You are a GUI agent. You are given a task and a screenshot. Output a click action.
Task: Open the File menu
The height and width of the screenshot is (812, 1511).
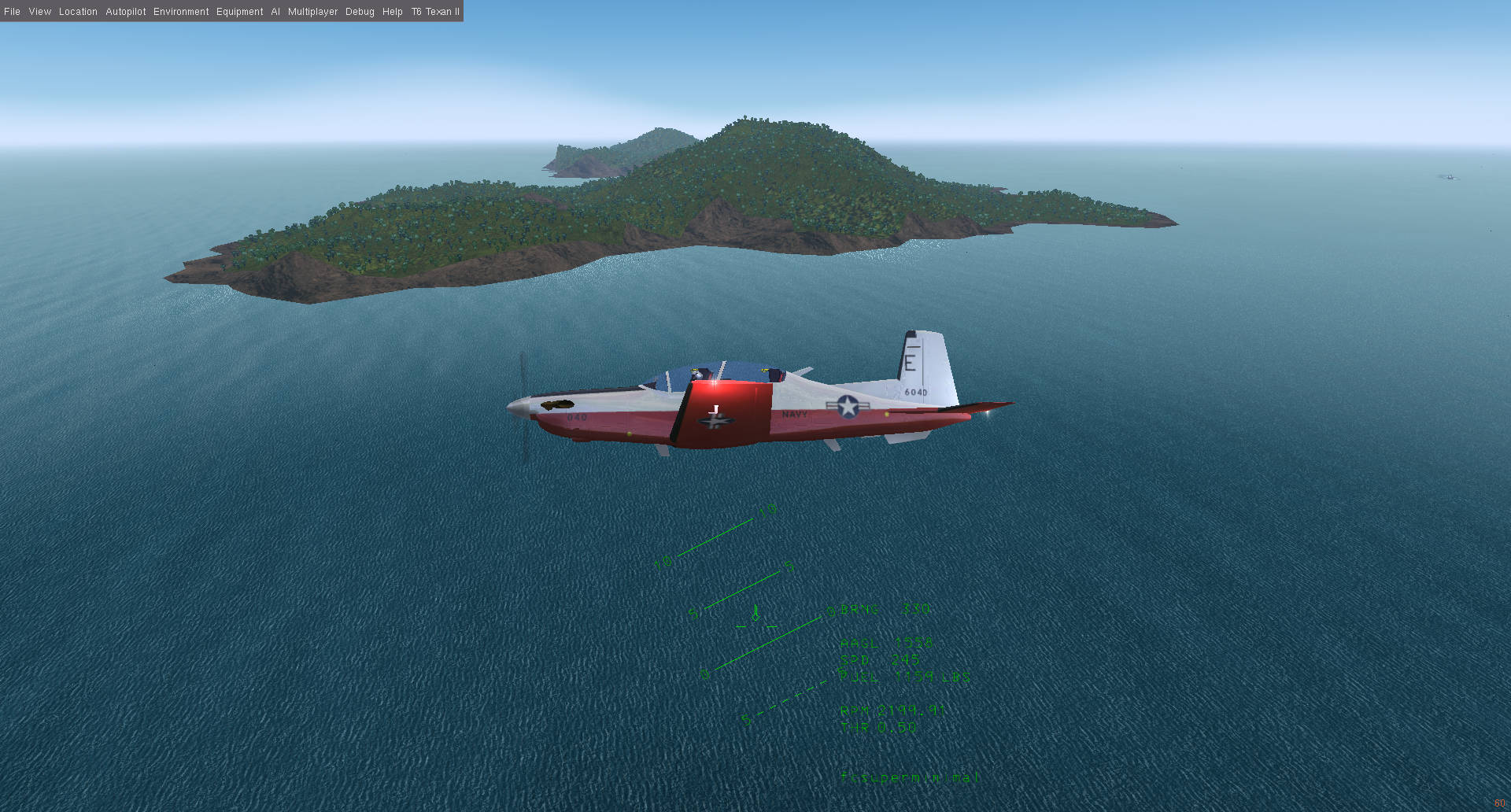(x=12, y=11)
